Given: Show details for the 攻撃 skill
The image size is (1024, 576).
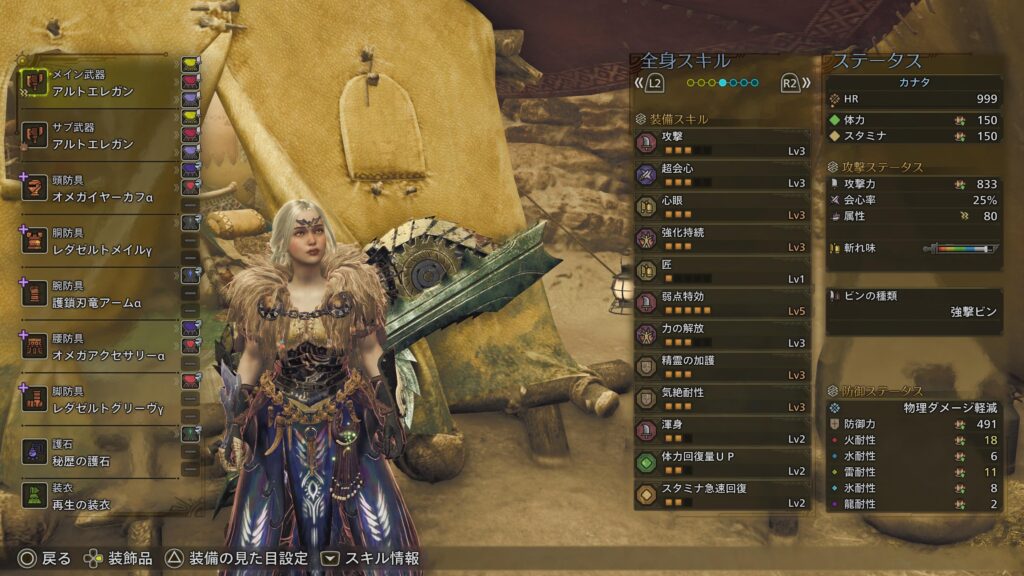Looking at the screenshot, I should (721, 143).
